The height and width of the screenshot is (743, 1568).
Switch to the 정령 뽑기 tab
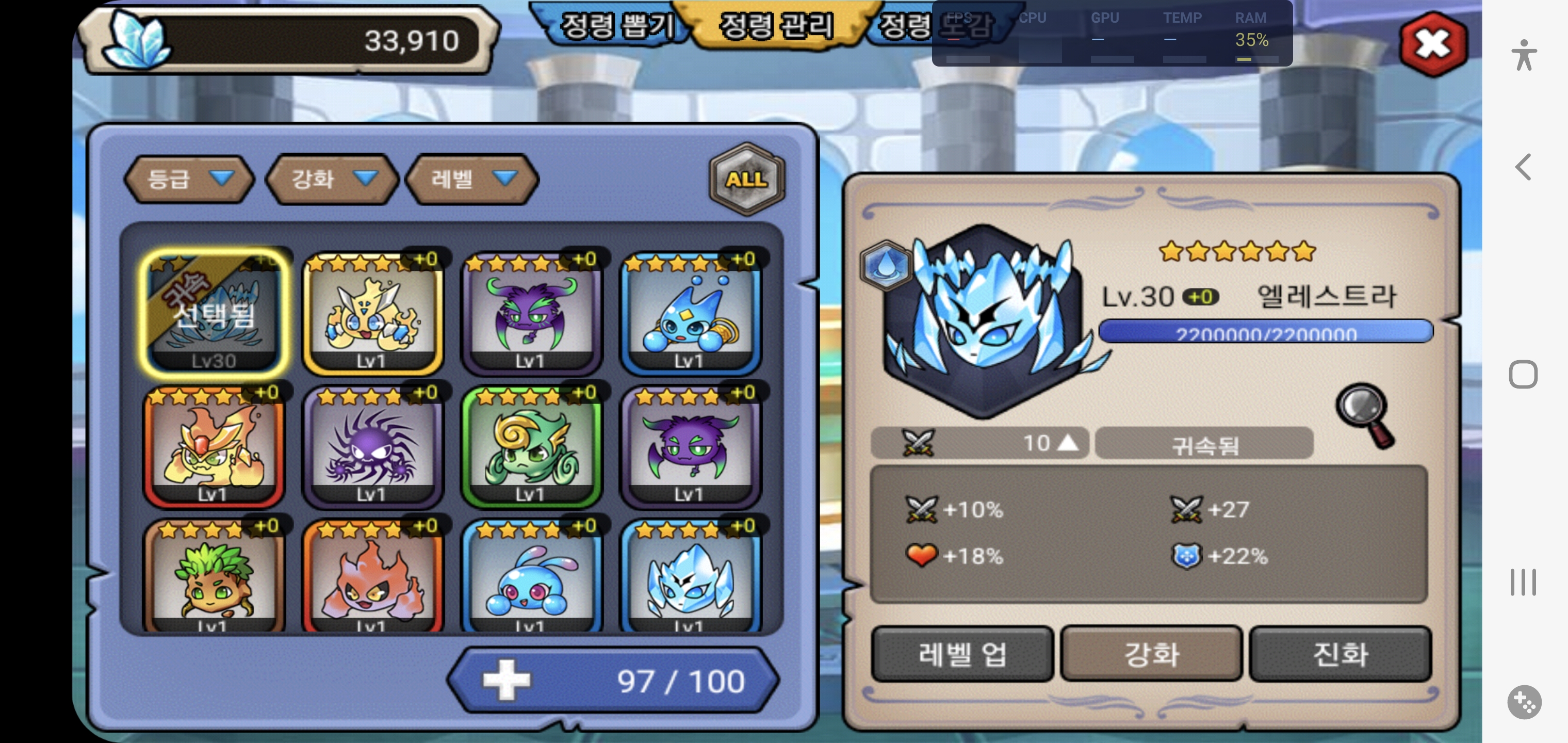tap(616, 26)
